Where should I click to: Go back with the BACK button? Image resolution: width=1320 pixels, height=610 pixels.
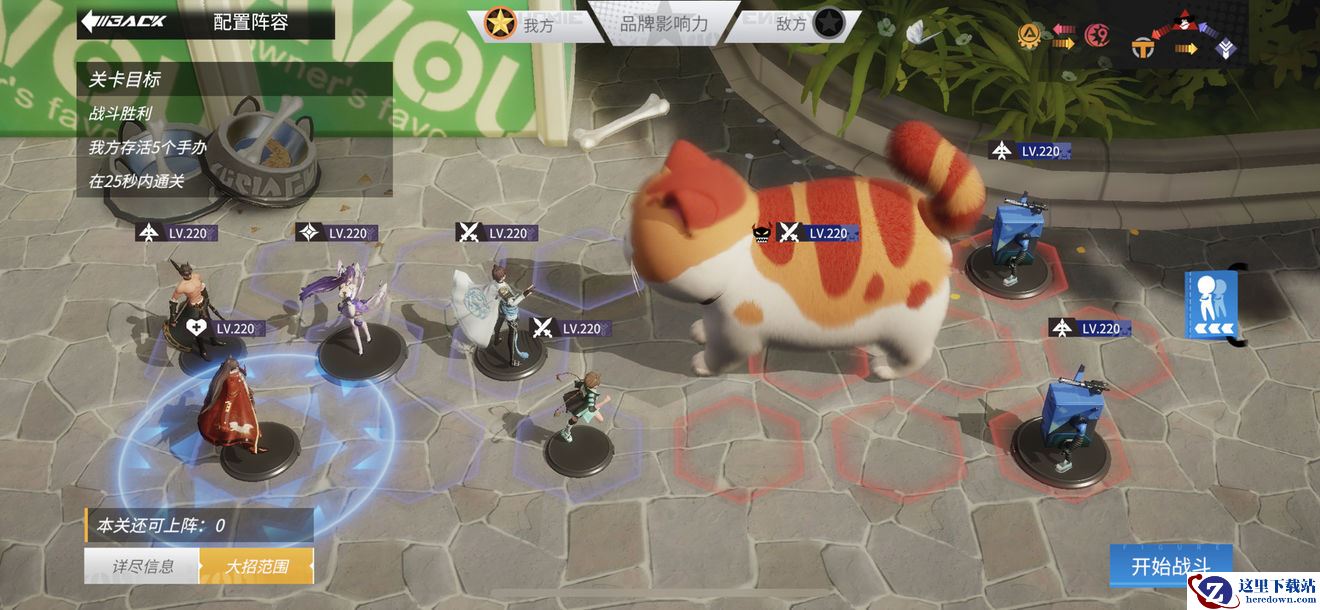(x=125, y=21)
